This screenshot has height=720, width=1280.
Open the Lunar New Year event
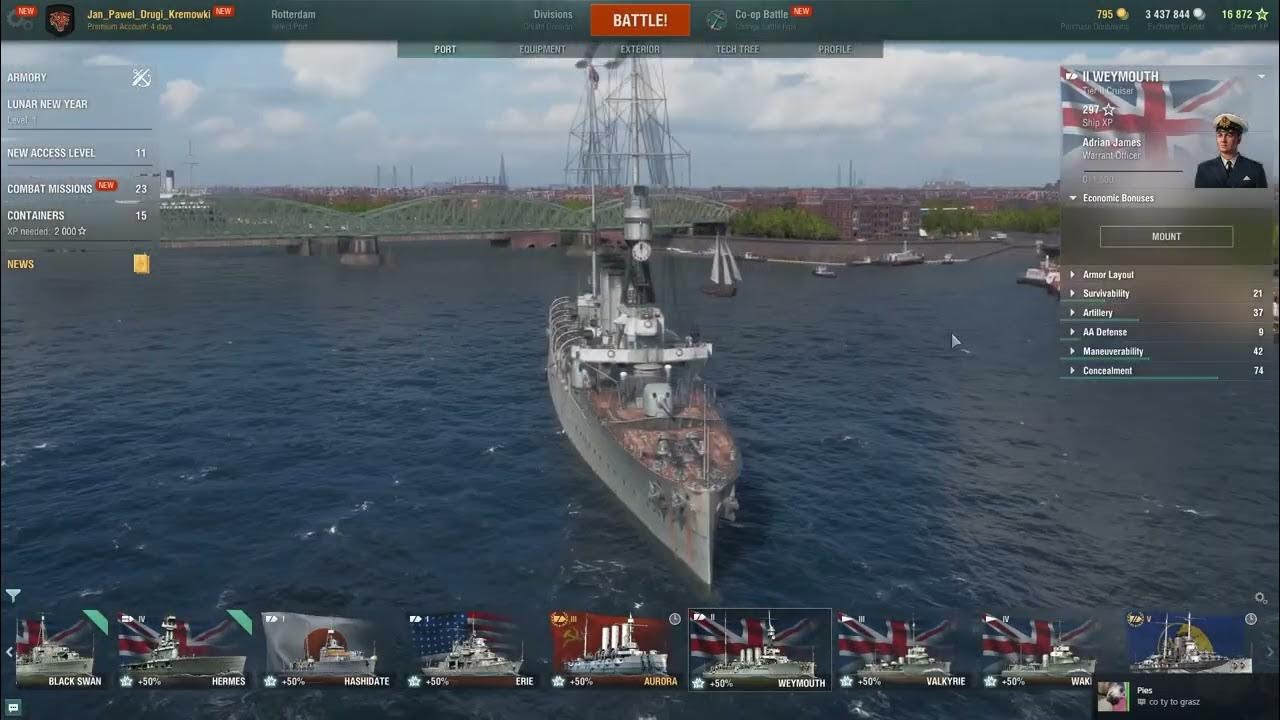click(x=48, y=104)
